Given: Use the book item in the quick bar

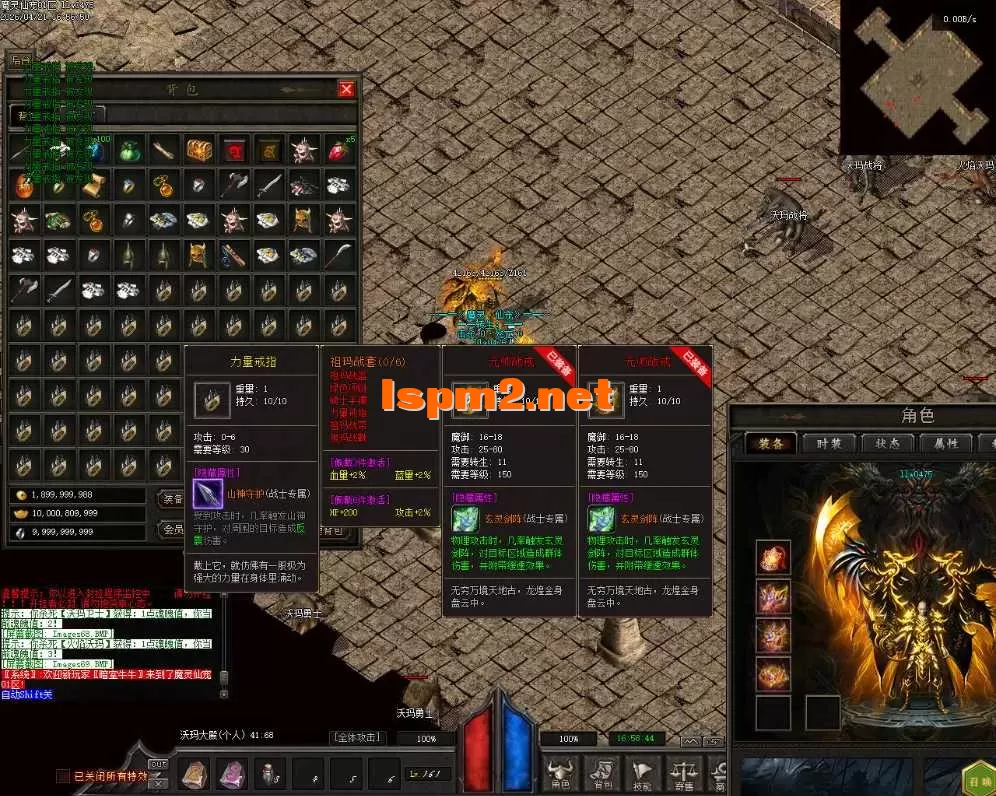Looking at the screenshot, I should click(x=193, y=773).
